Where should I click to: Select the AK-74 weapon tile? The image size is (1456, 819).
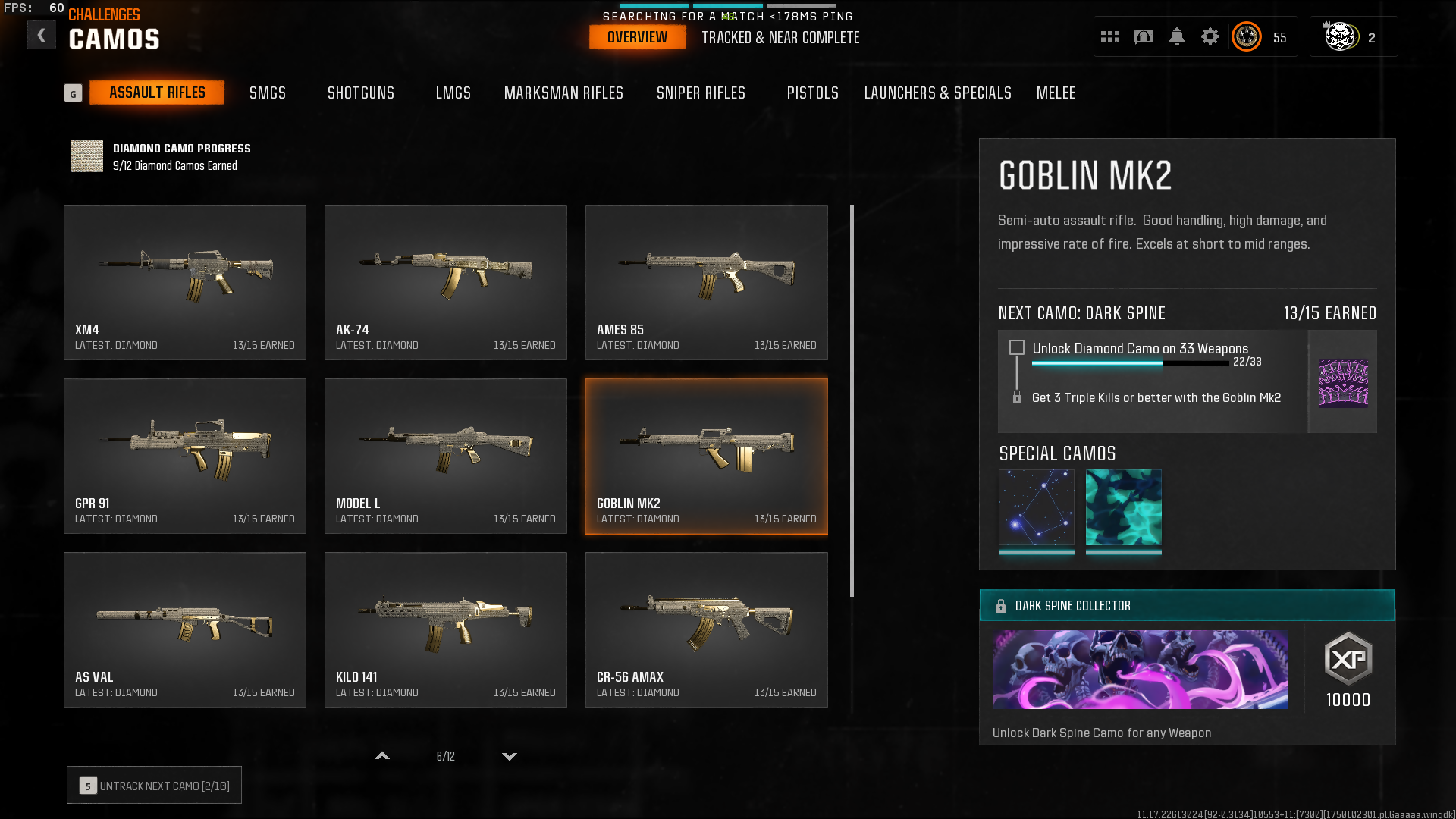[x=446, y=282]
